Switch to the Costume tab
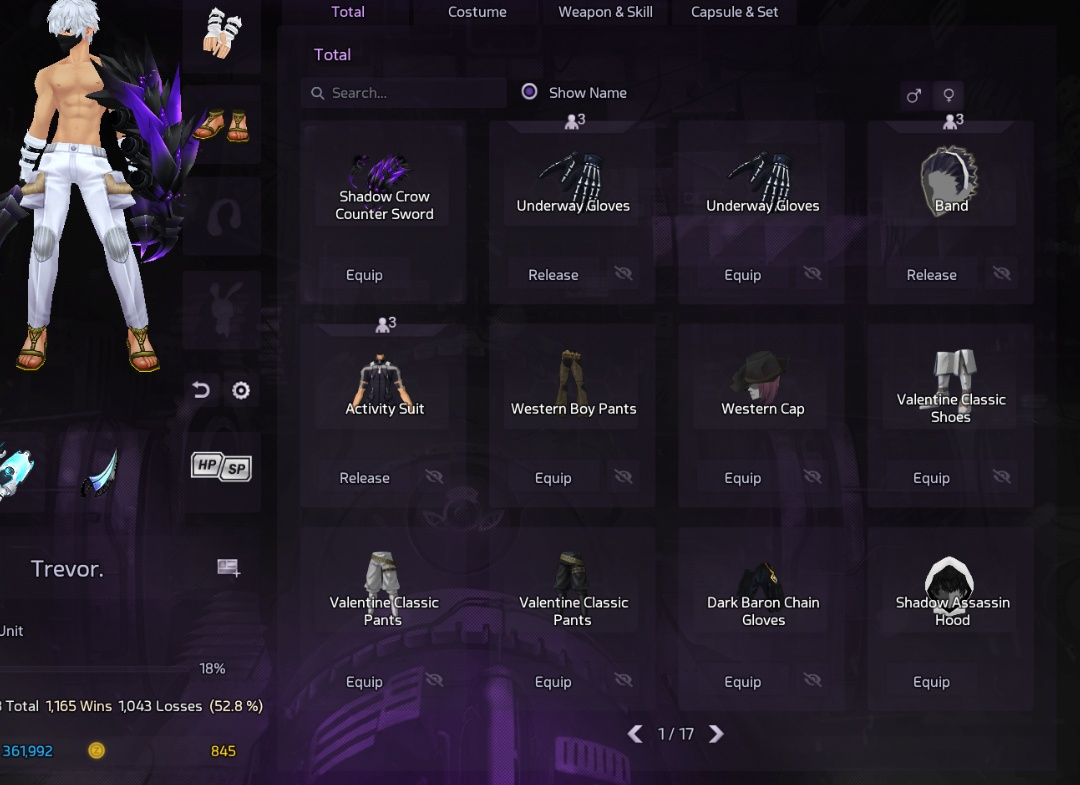The image size is (1080, 785). click(x=477, y=12)
